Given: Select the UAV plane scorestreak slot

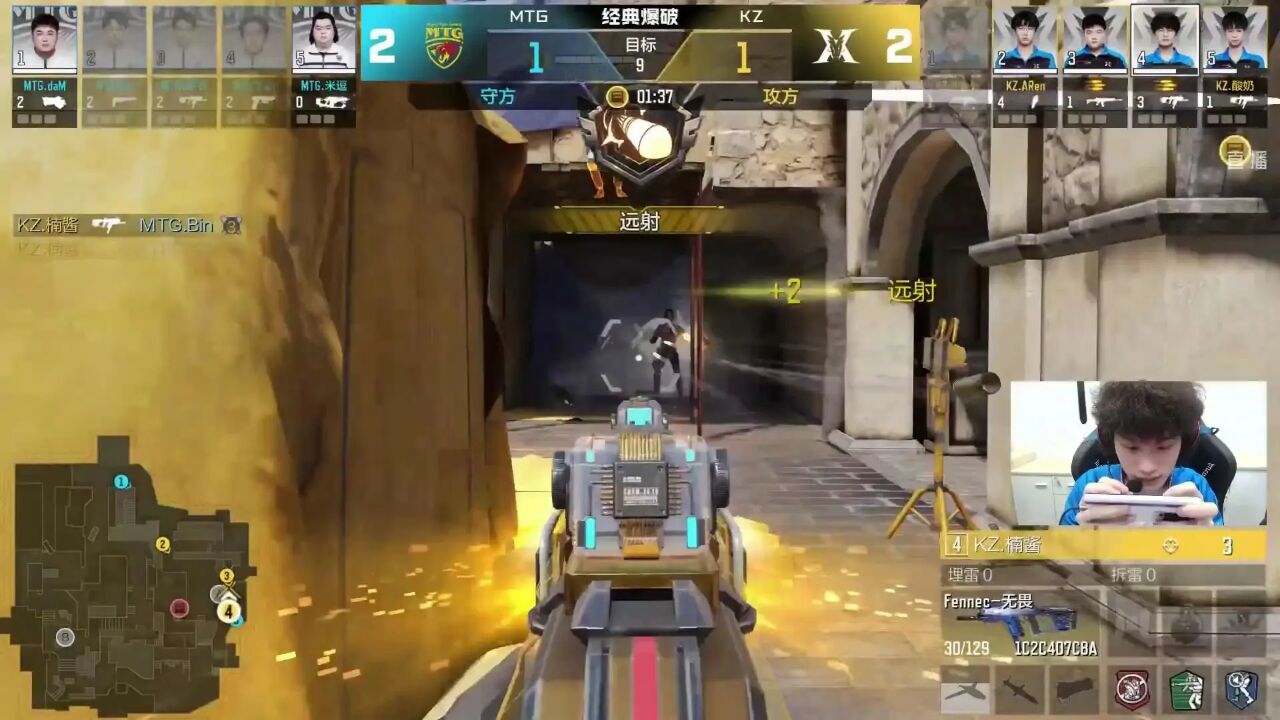Looking at the screenshot, I should click(x=965, y=689).
